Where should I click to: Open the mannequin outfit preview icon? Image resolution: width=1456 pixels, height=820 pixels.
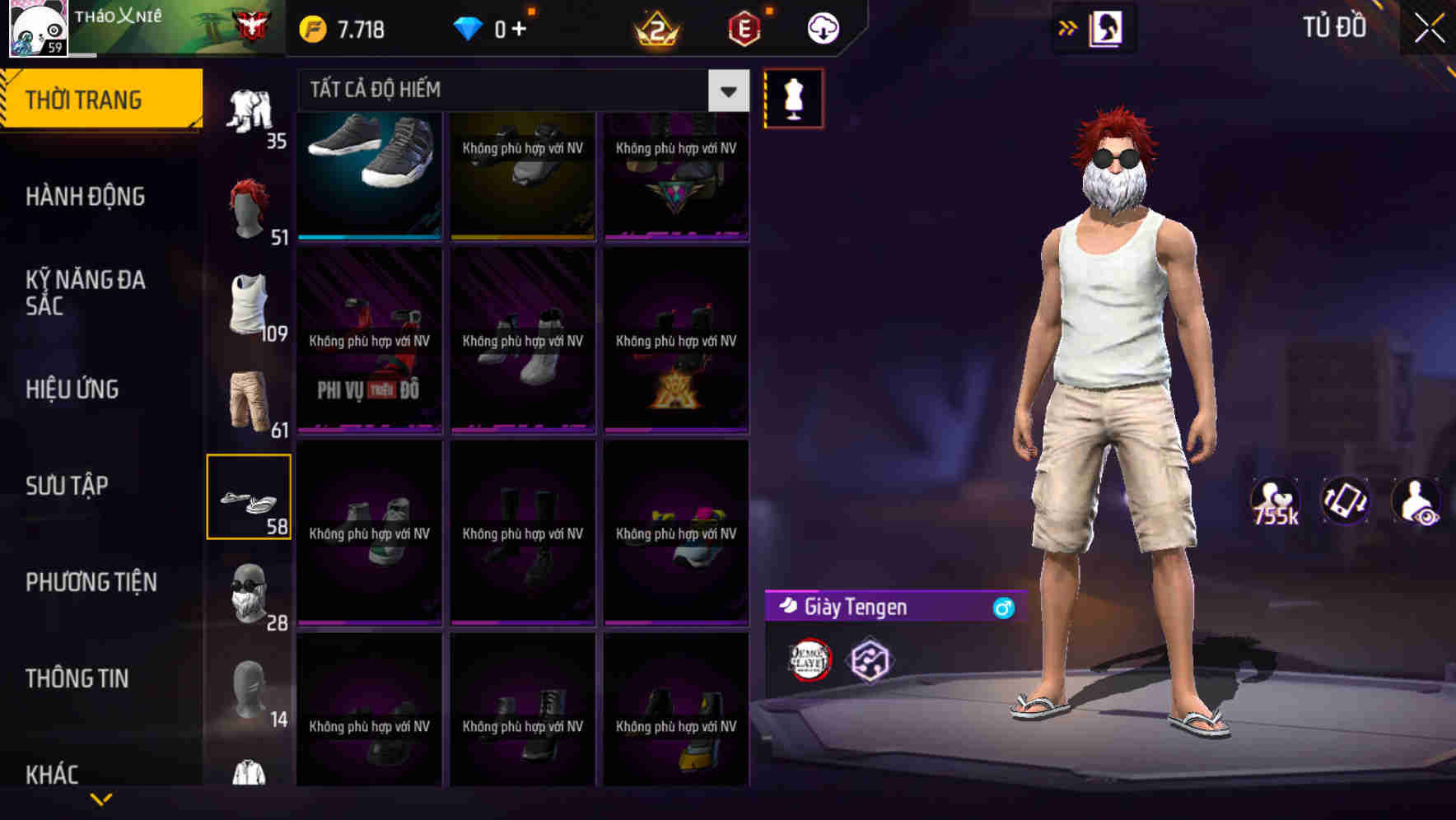coord(791,97)
